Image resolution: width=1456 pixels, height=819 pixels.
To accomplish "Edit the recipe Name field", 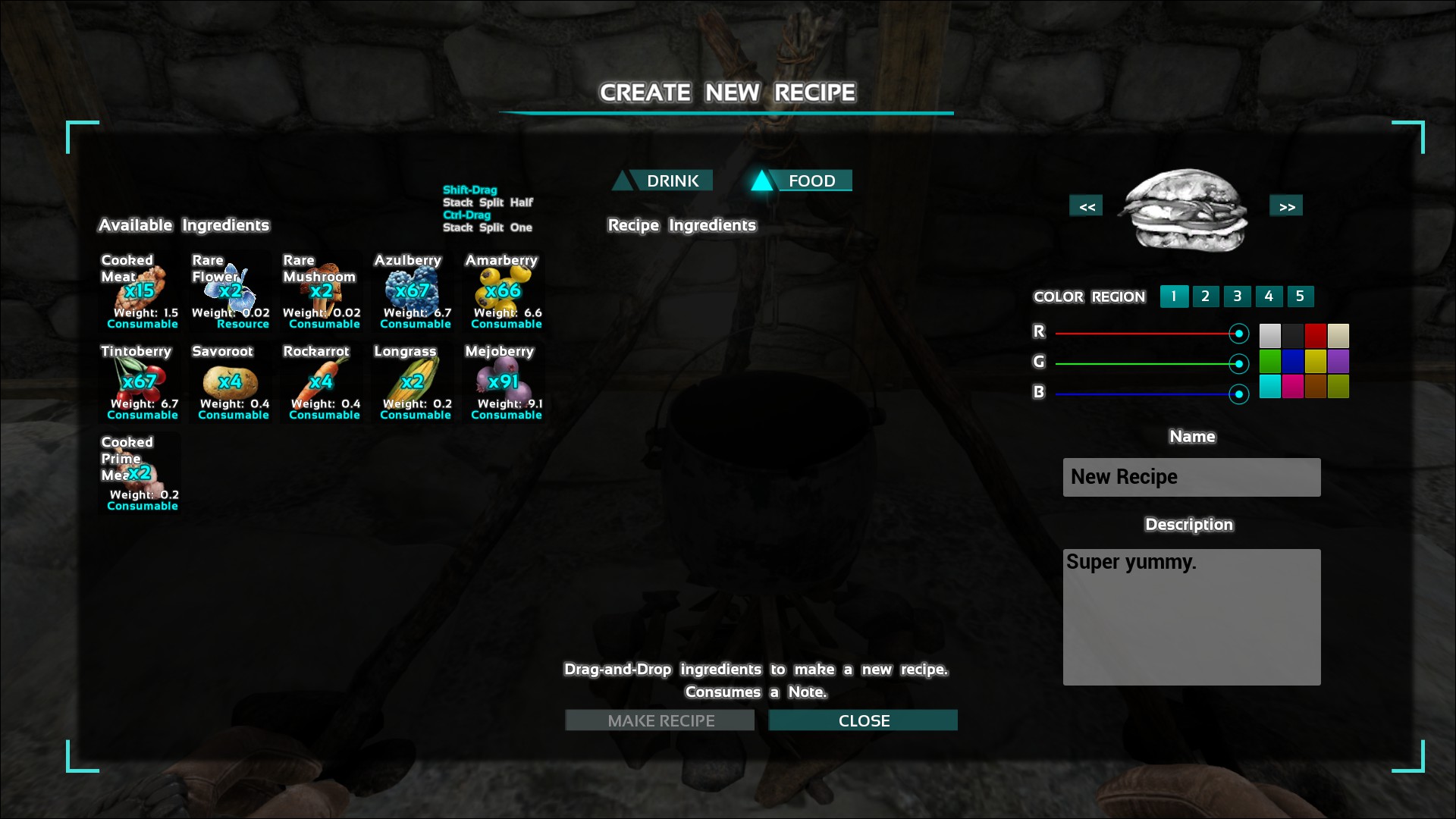I will pyautogui.click(x=1191, y=477).
